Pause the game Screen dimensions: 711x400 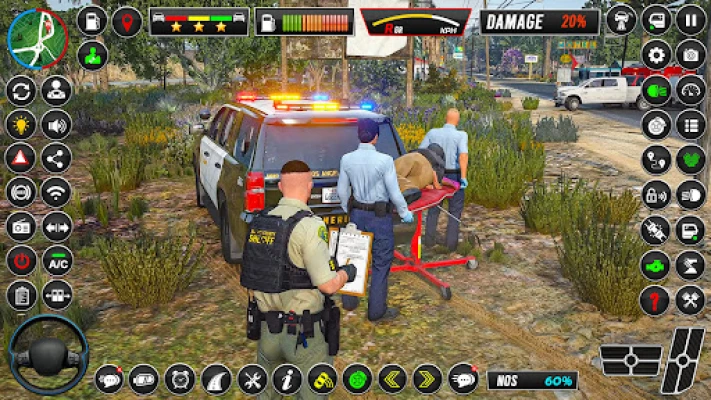point(691,18)
